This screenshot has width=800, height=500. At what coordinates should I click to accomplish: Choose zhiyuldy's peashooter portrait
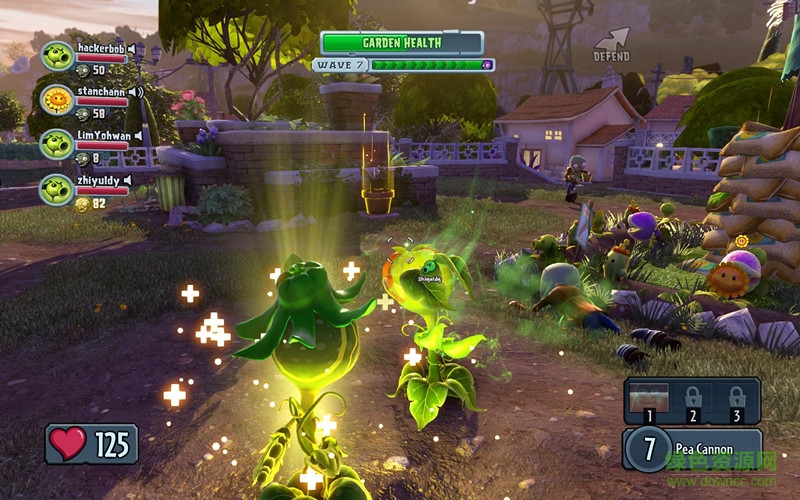point(56,188)
